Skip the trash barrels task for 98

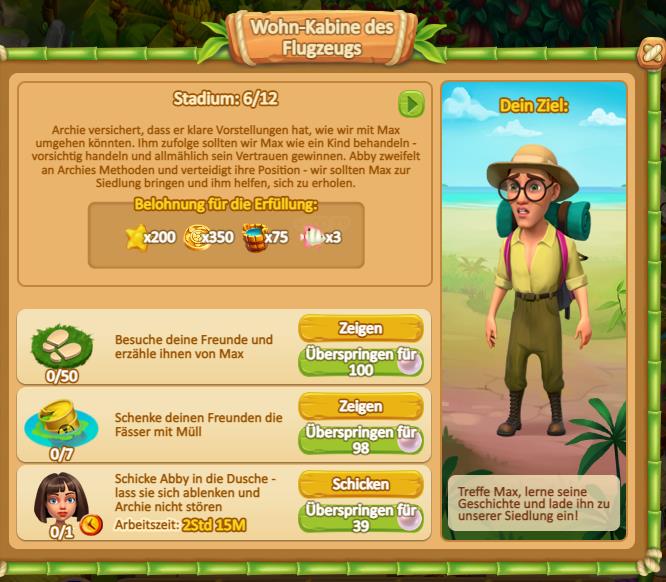(x=360, y=438)
